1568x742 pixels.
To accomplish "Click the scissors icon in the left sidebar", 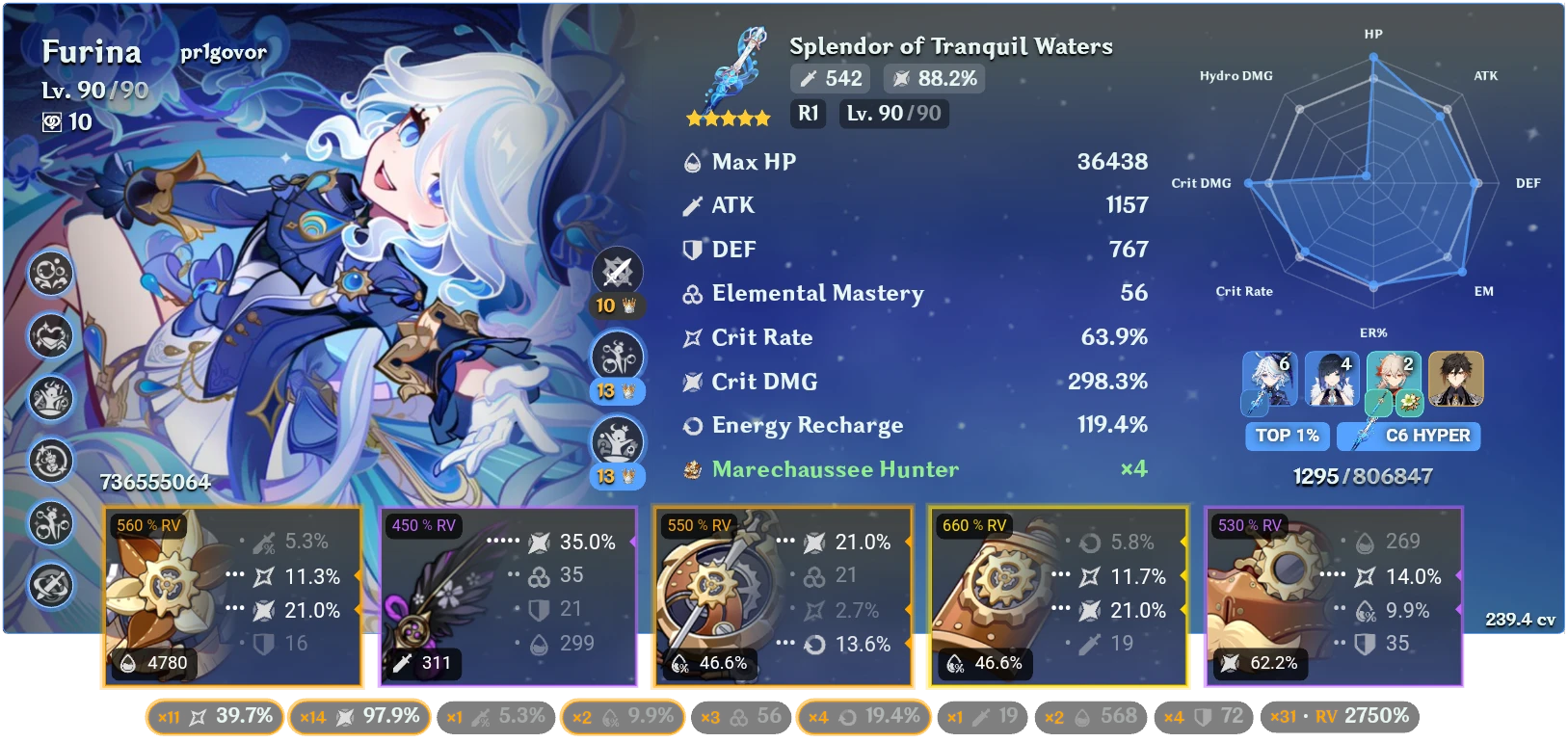I will click(x=52, y=523).
